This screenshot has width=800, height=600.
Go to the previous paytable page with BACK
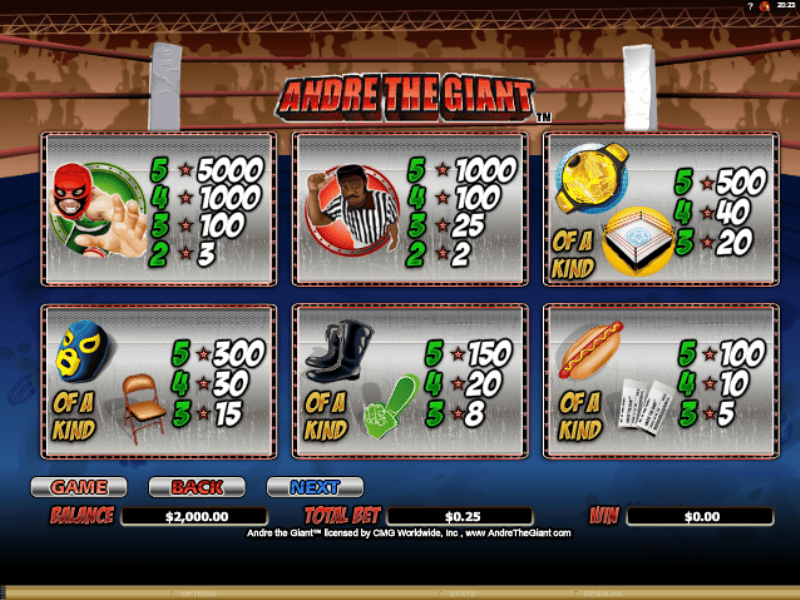tap(197, 487)
